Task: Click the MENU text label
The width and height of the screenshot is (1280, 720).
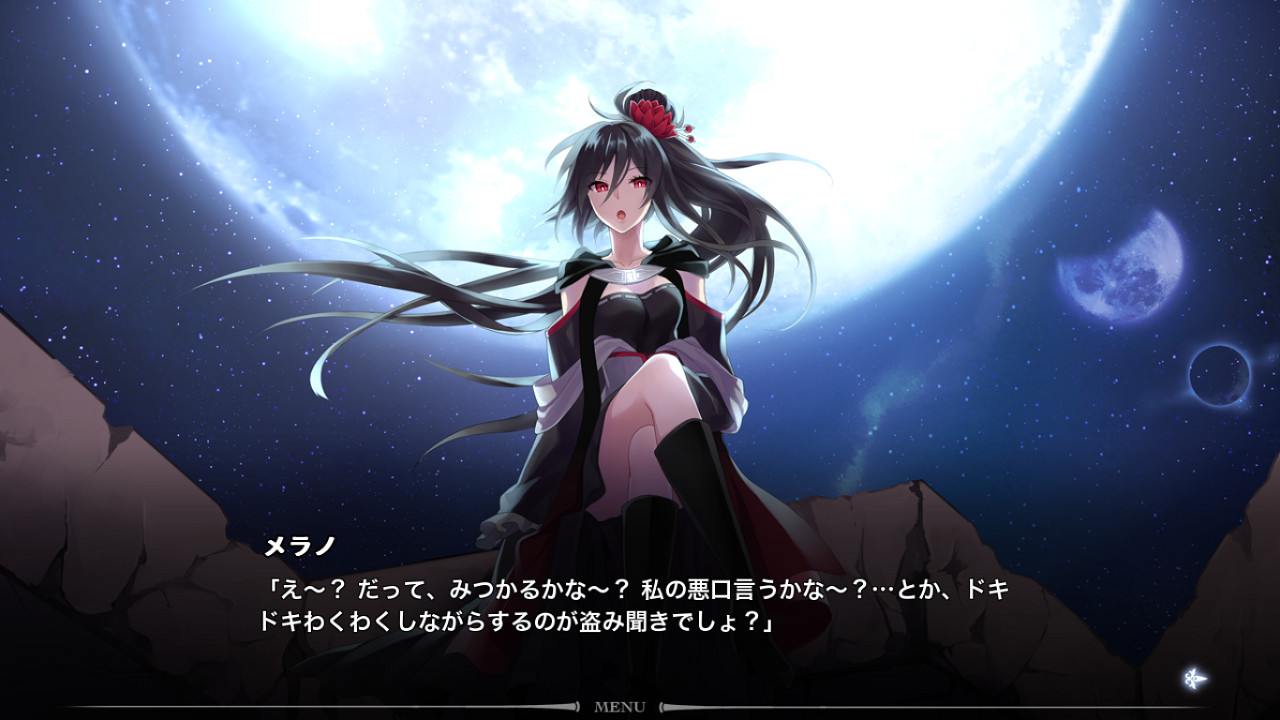Action: pos(619,707)
